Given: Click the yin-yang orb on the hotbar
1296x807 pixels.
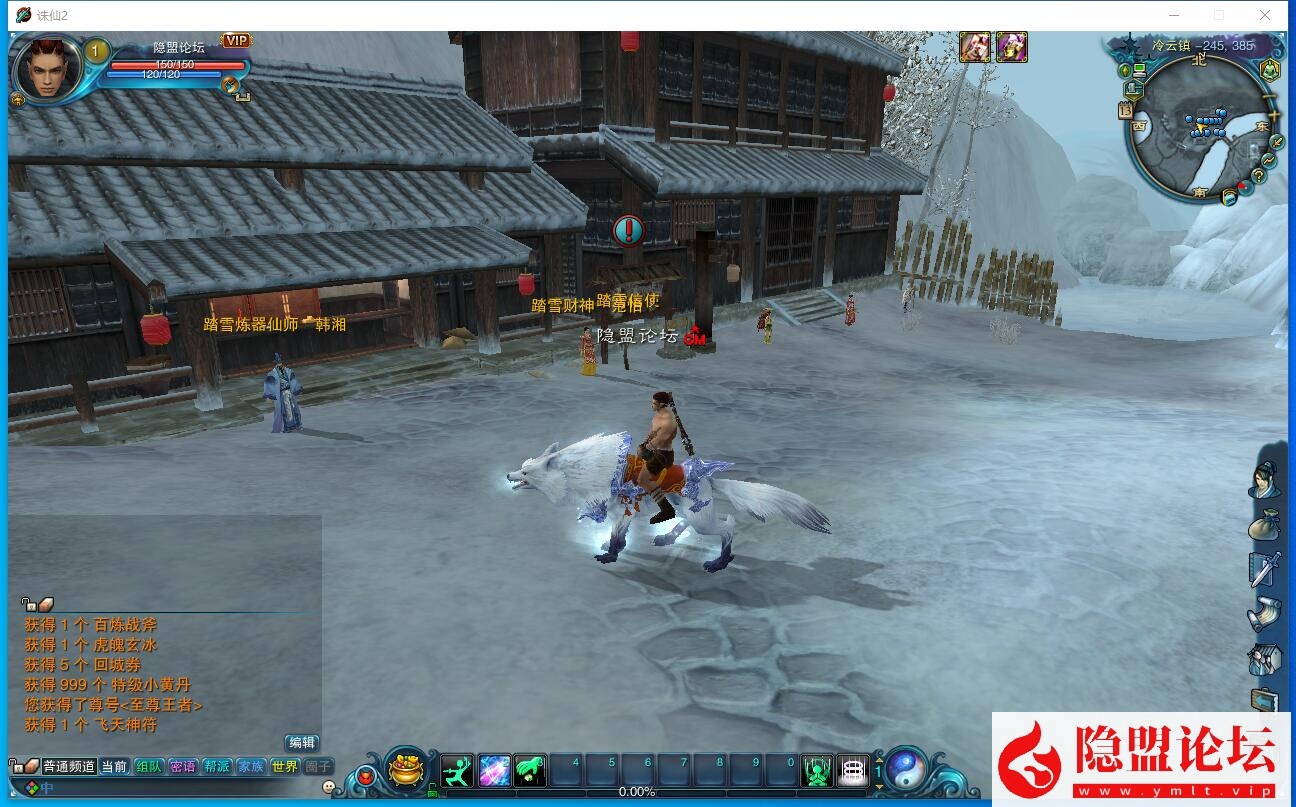Looking at the screenshot, I should (x=906, y=769).
